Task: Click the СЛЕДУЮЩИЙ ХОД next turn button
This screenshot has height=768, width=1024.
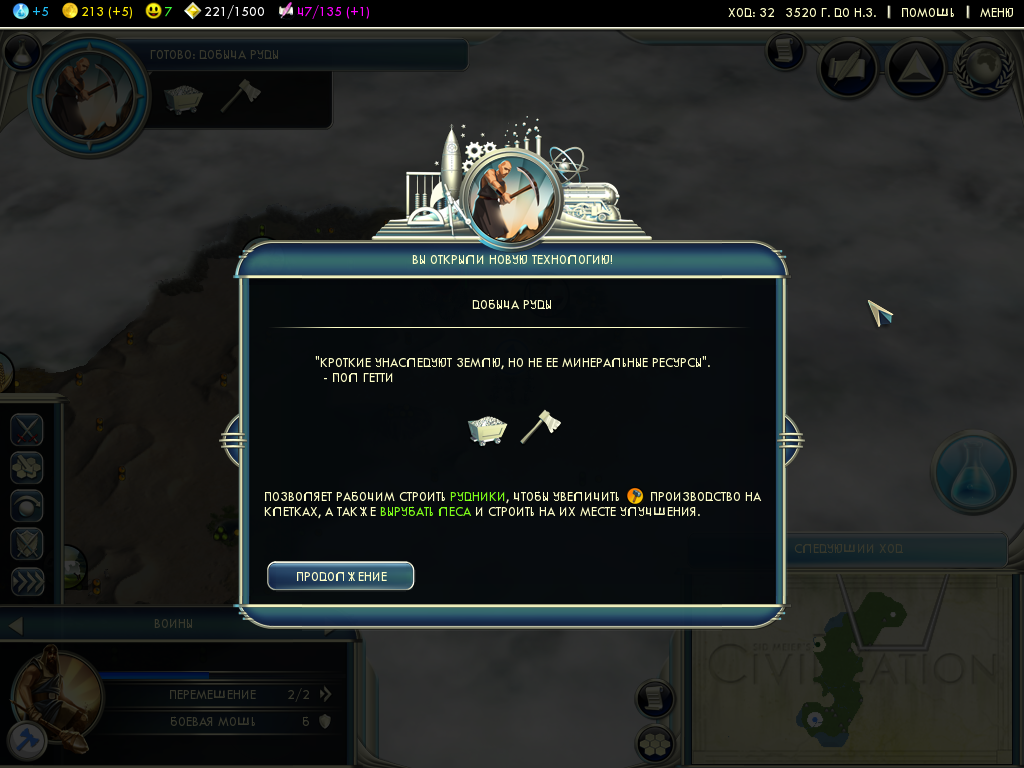Action: [896, 549]
